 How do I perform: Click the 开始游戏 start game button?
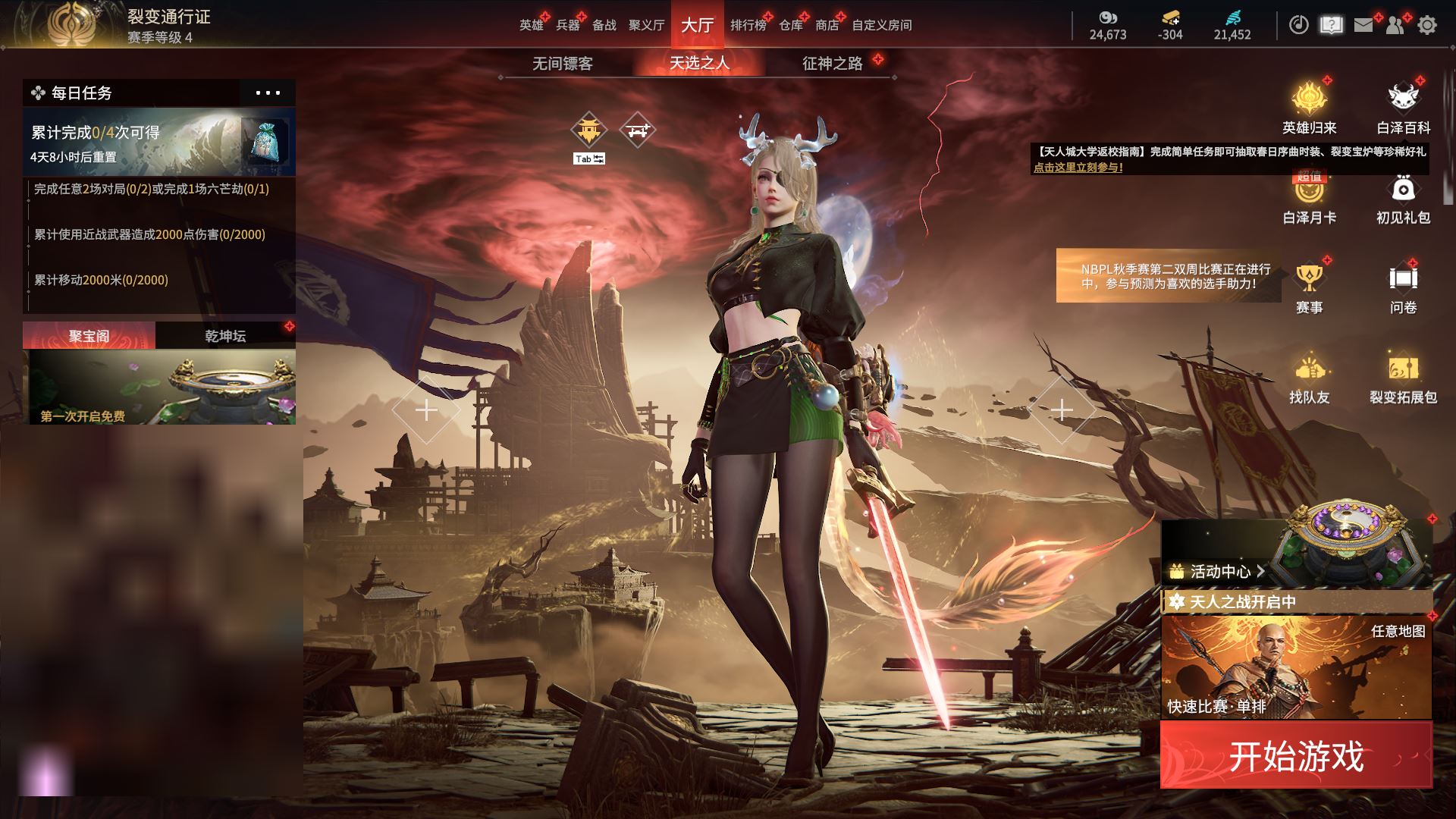pyautogui.click(x=1296, y=755)
